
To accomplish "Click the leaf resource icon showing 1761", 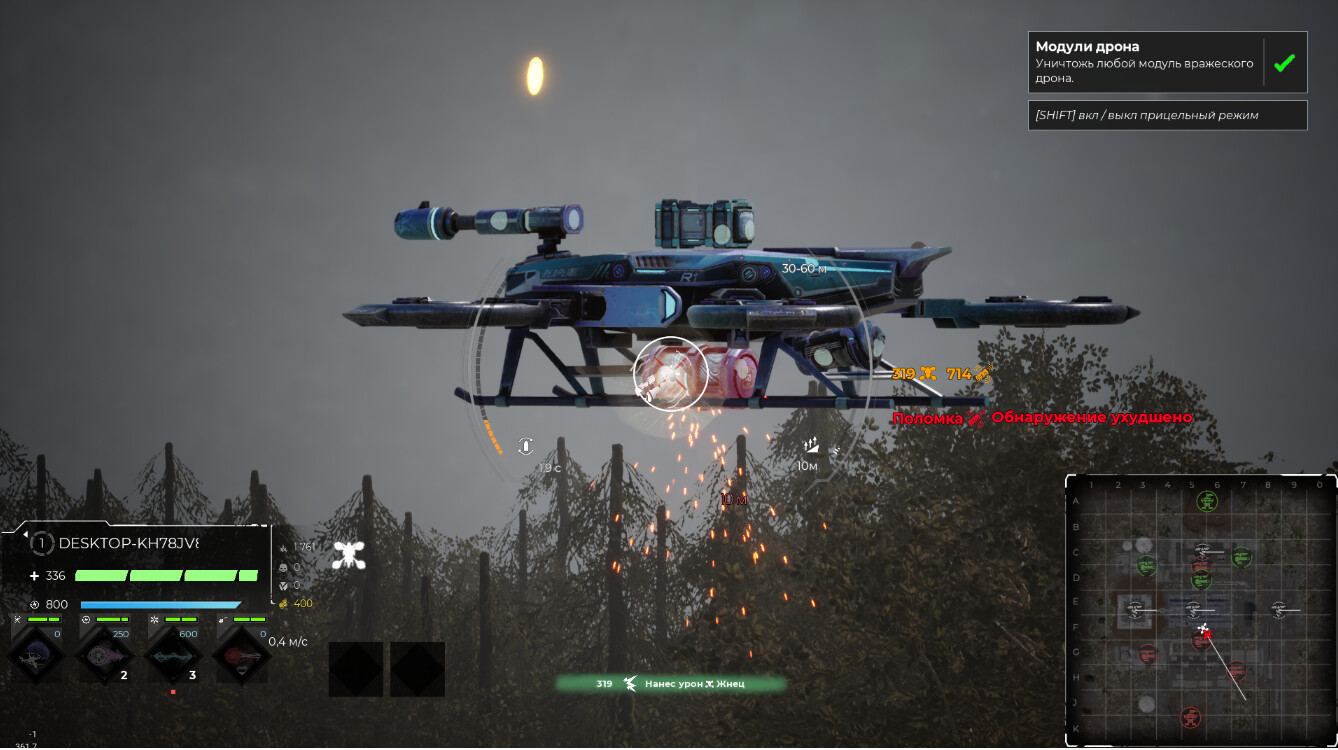I will (284, 547).
